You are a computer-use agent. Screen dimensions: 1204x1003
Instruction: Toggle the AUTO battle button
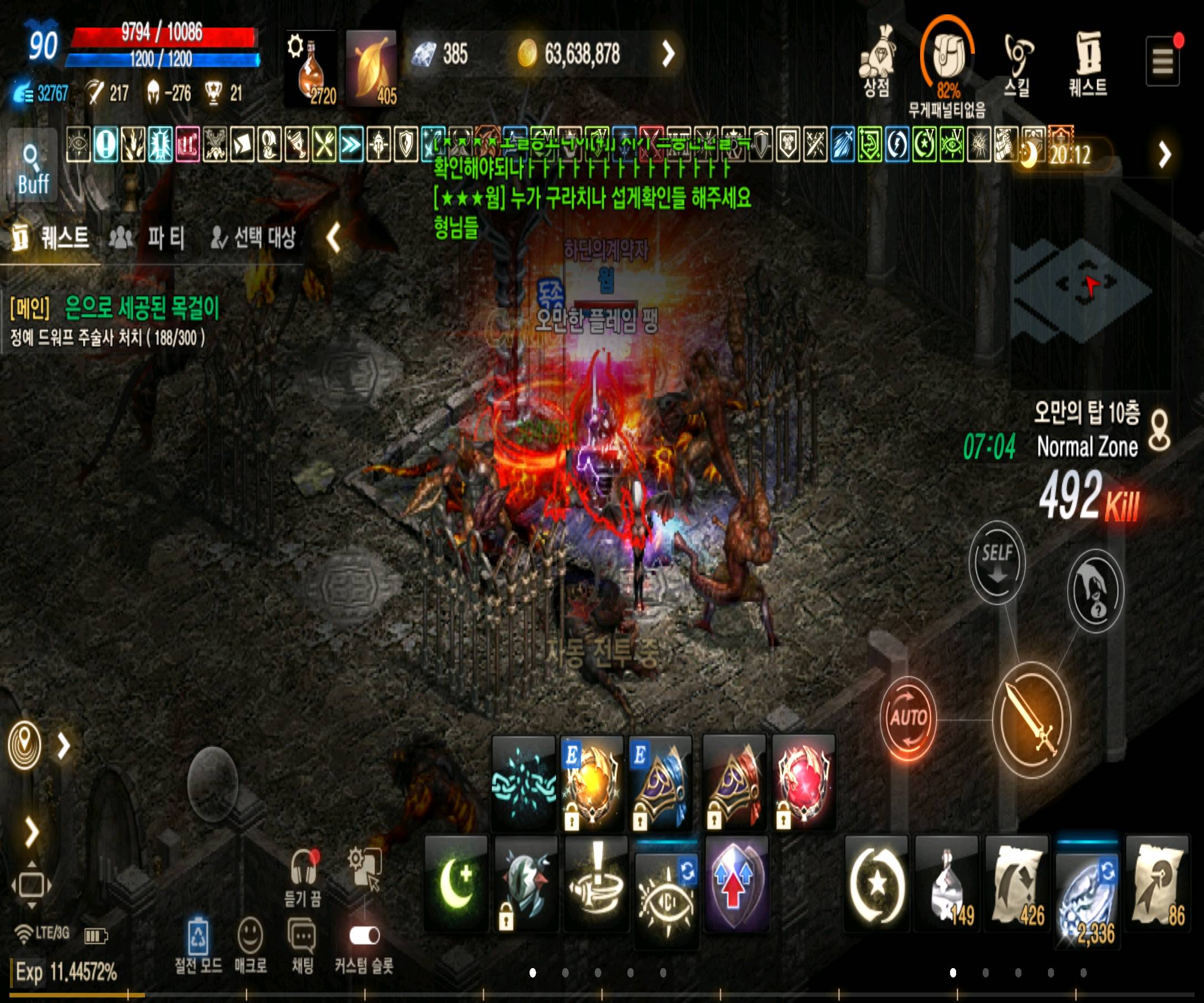(907, 718)
